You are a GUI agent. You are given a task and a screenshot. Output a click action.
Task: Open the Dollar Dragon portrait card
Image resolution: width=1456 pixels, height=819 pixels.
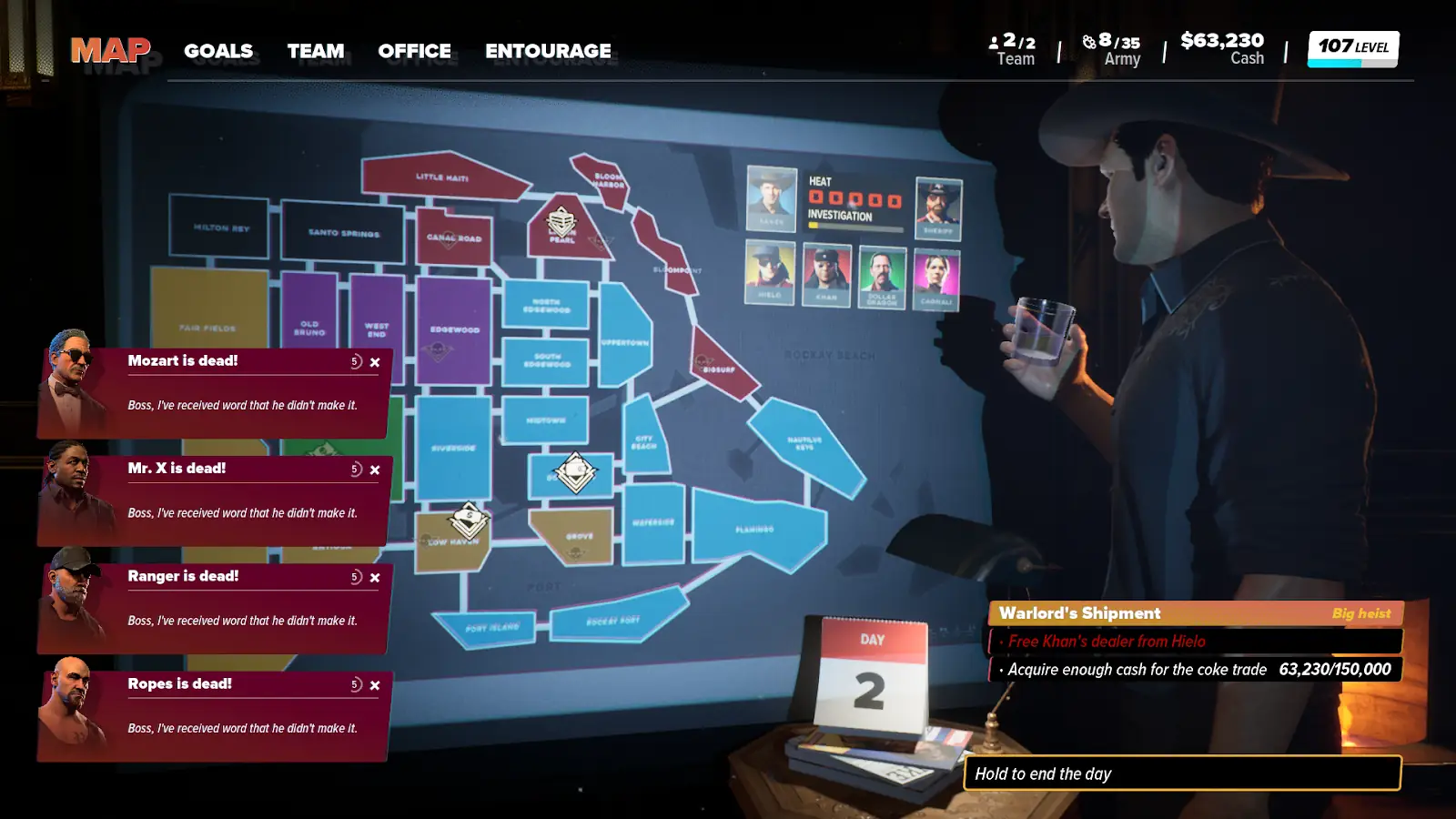click(x=882, y=277)
